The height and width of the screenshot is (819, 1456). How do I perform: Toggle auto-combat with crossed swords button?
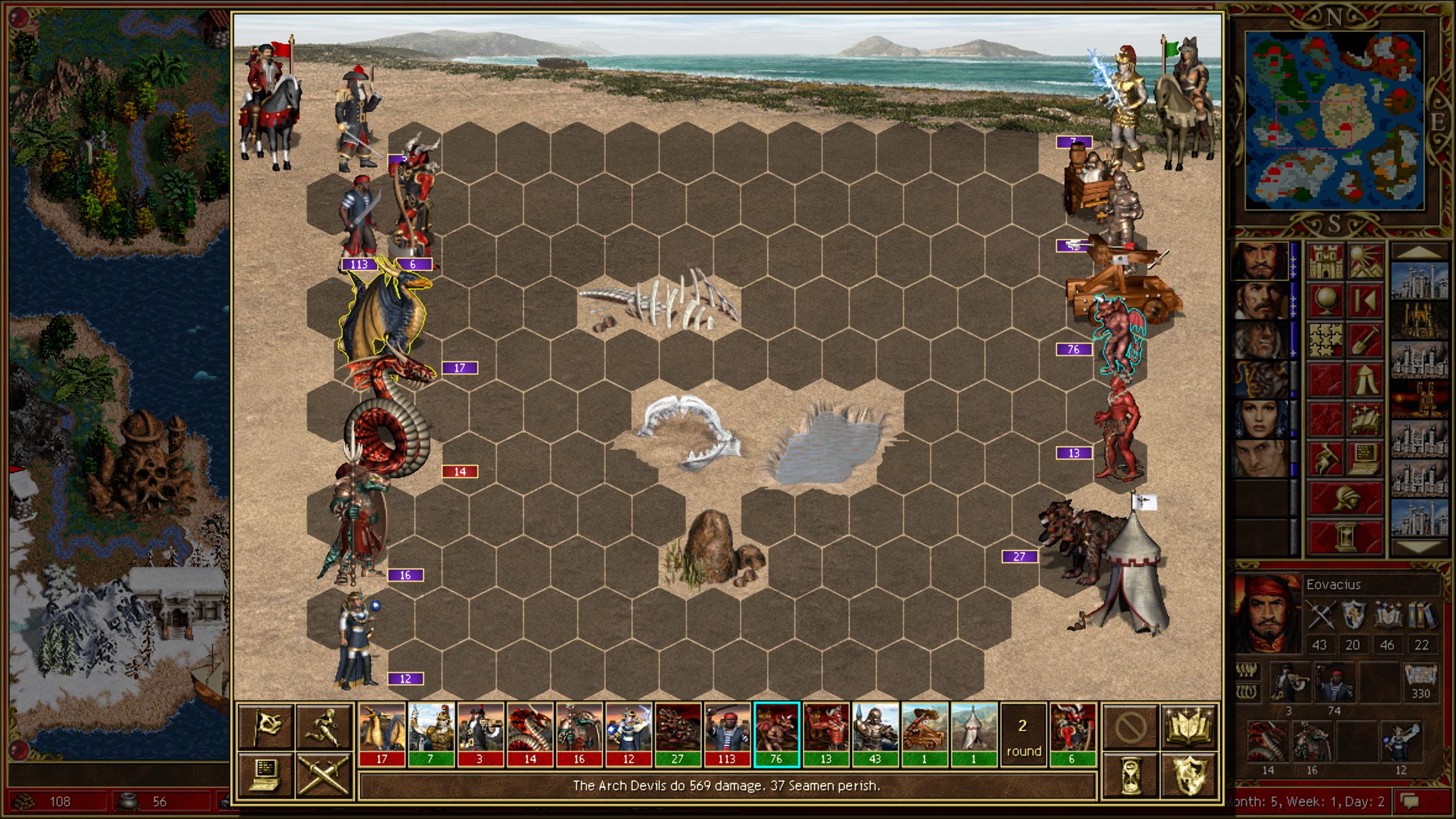click(x=324, y=774)
